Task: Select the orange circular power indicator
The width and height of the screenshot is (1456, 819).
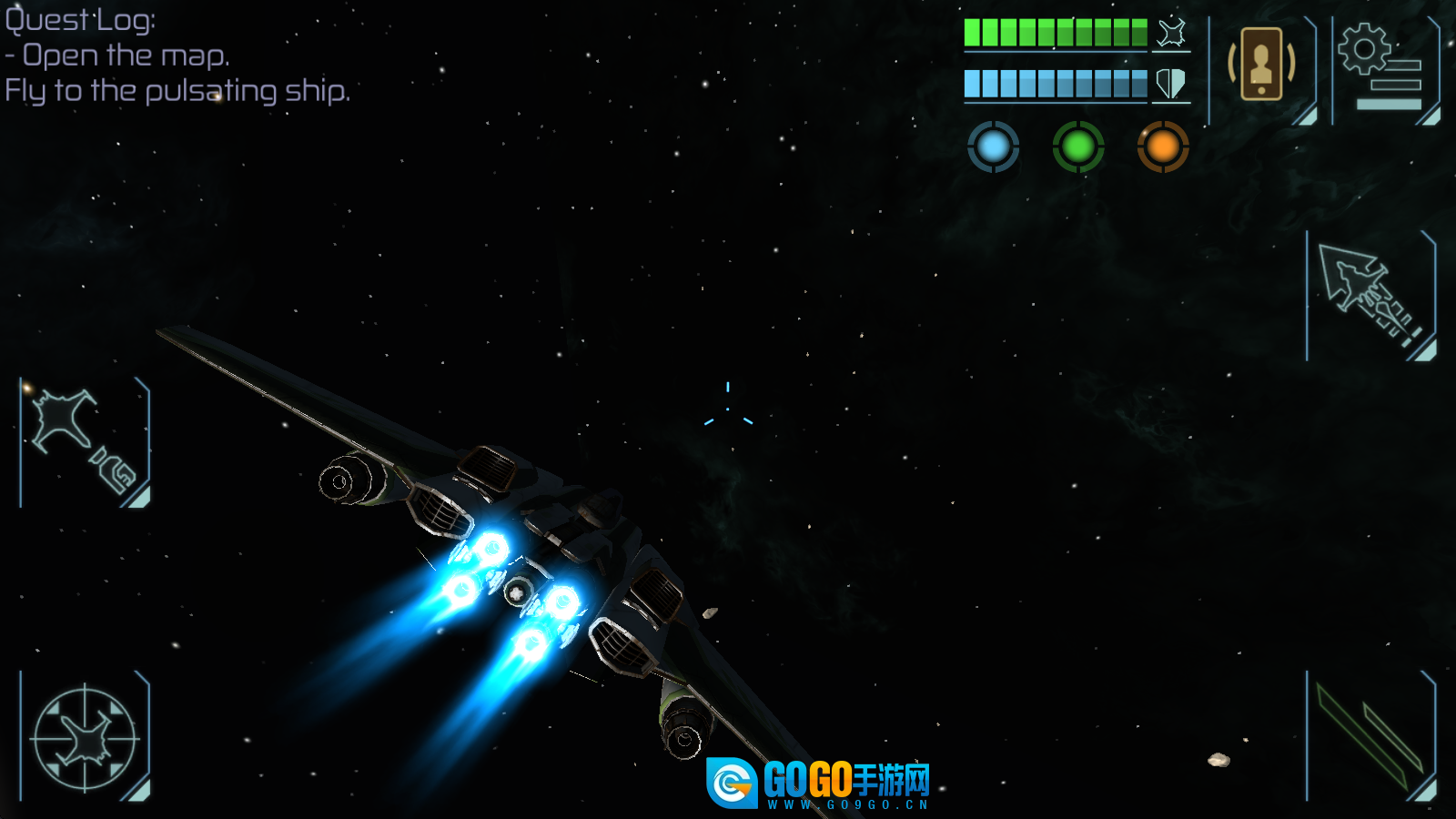Action: 1163,147
